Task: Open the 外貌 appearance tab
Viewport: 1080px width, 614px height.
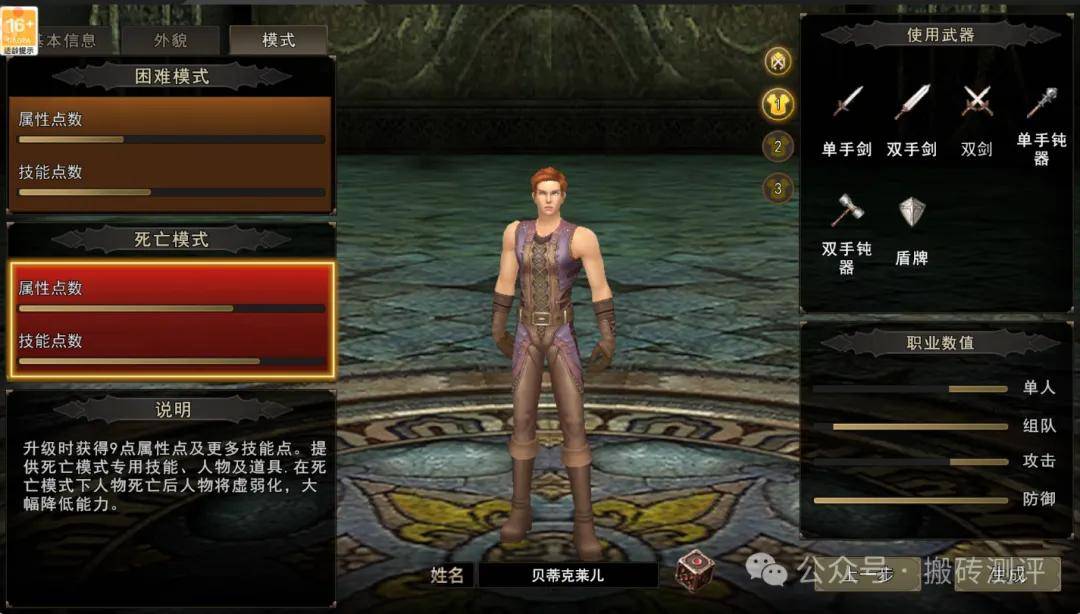Action: click(x=170, y=40)
